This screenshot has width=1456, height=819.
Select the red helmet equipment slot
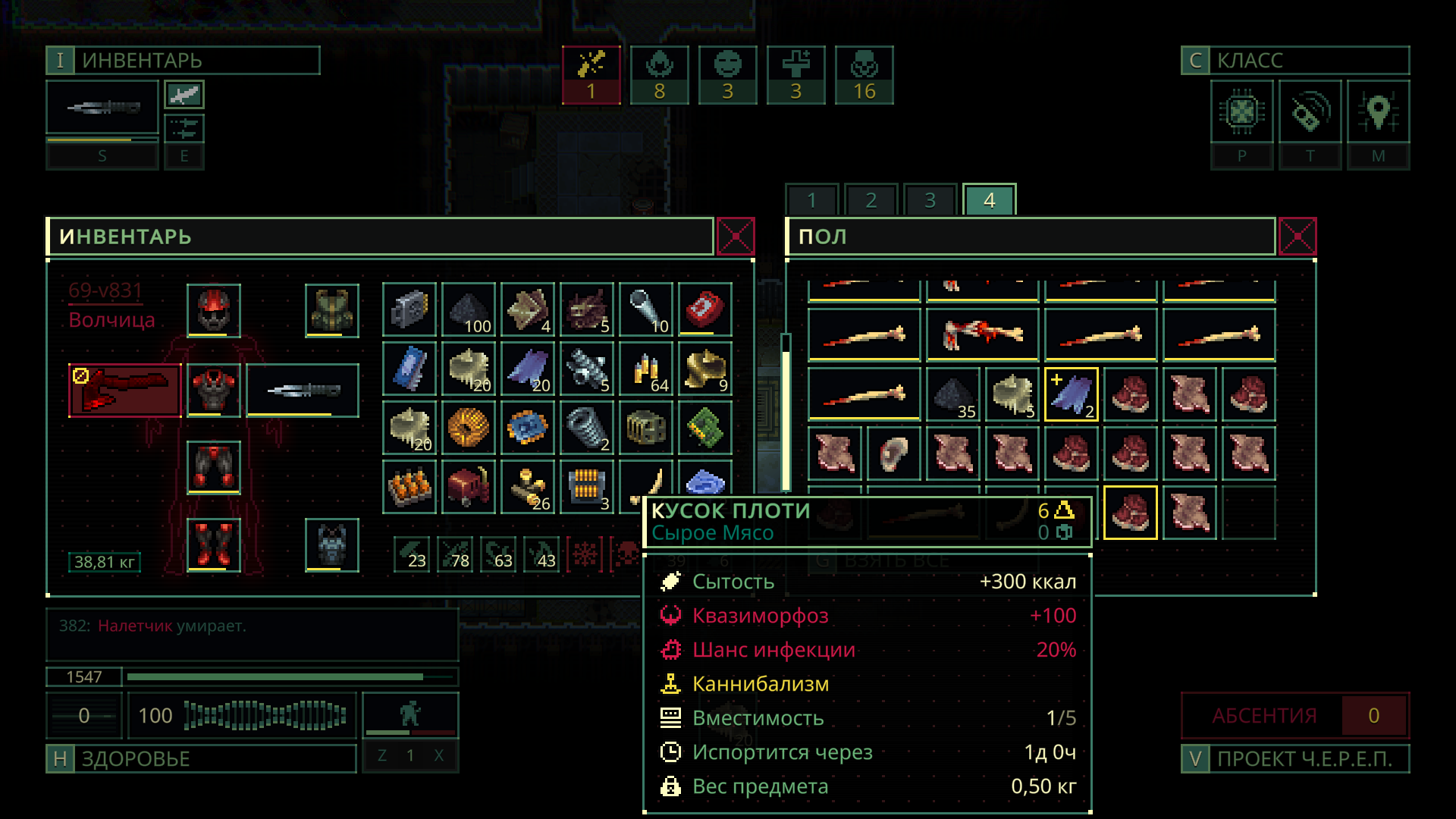point(214,310)
